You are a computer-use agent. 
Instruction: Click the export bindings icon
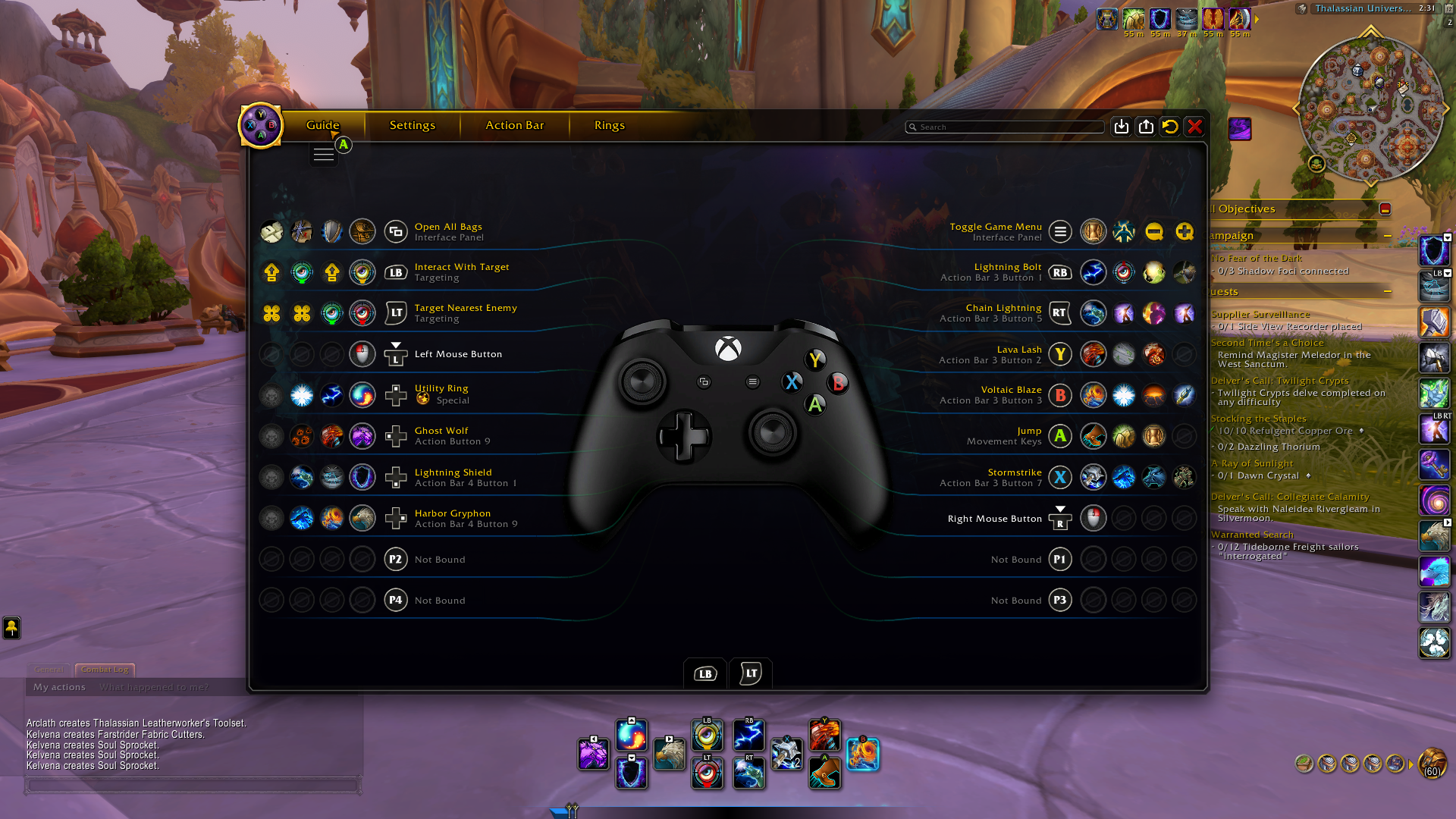pos(1147,127)
